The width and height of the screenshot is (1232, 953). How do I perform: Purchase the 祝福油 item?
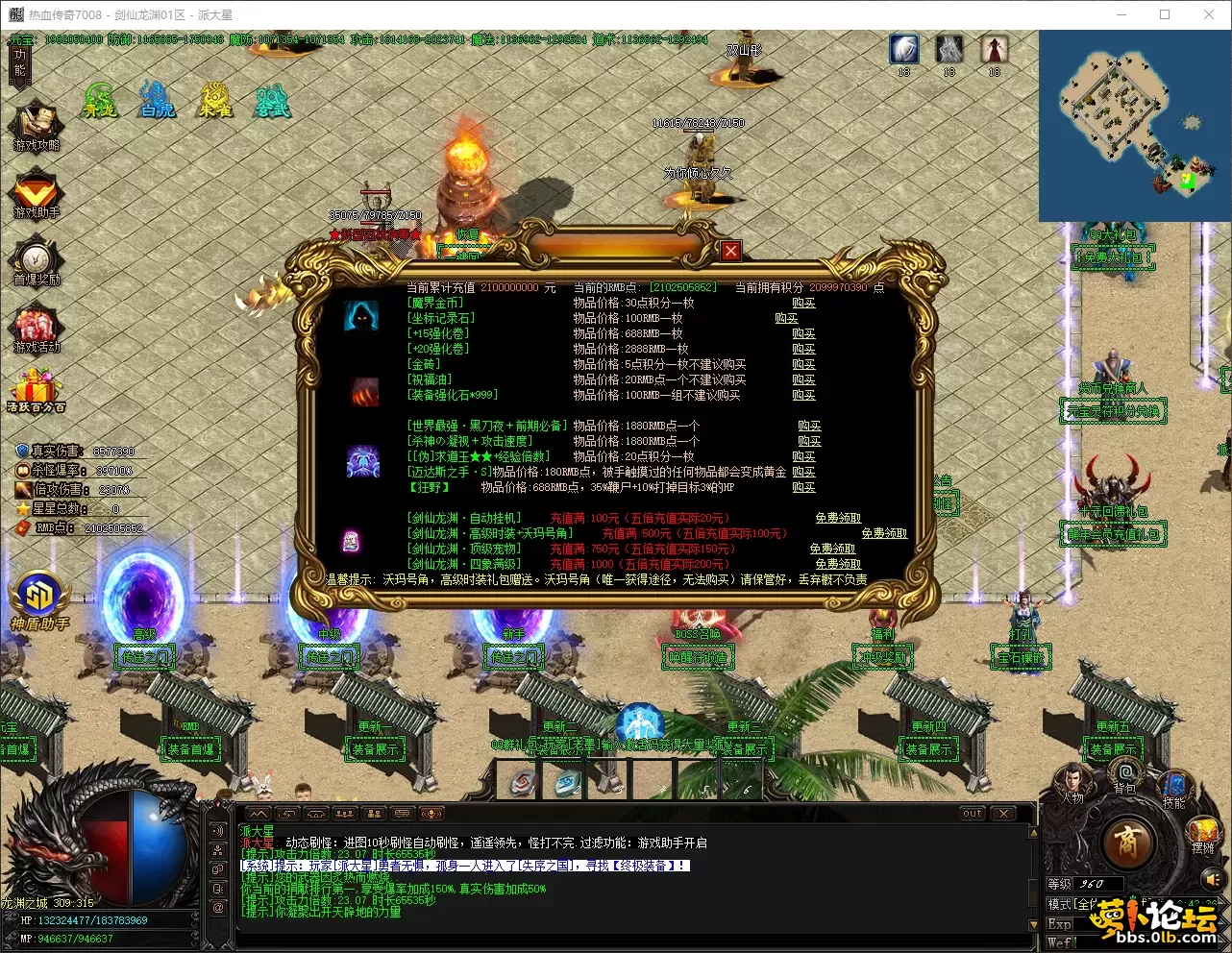pos(803,379)
